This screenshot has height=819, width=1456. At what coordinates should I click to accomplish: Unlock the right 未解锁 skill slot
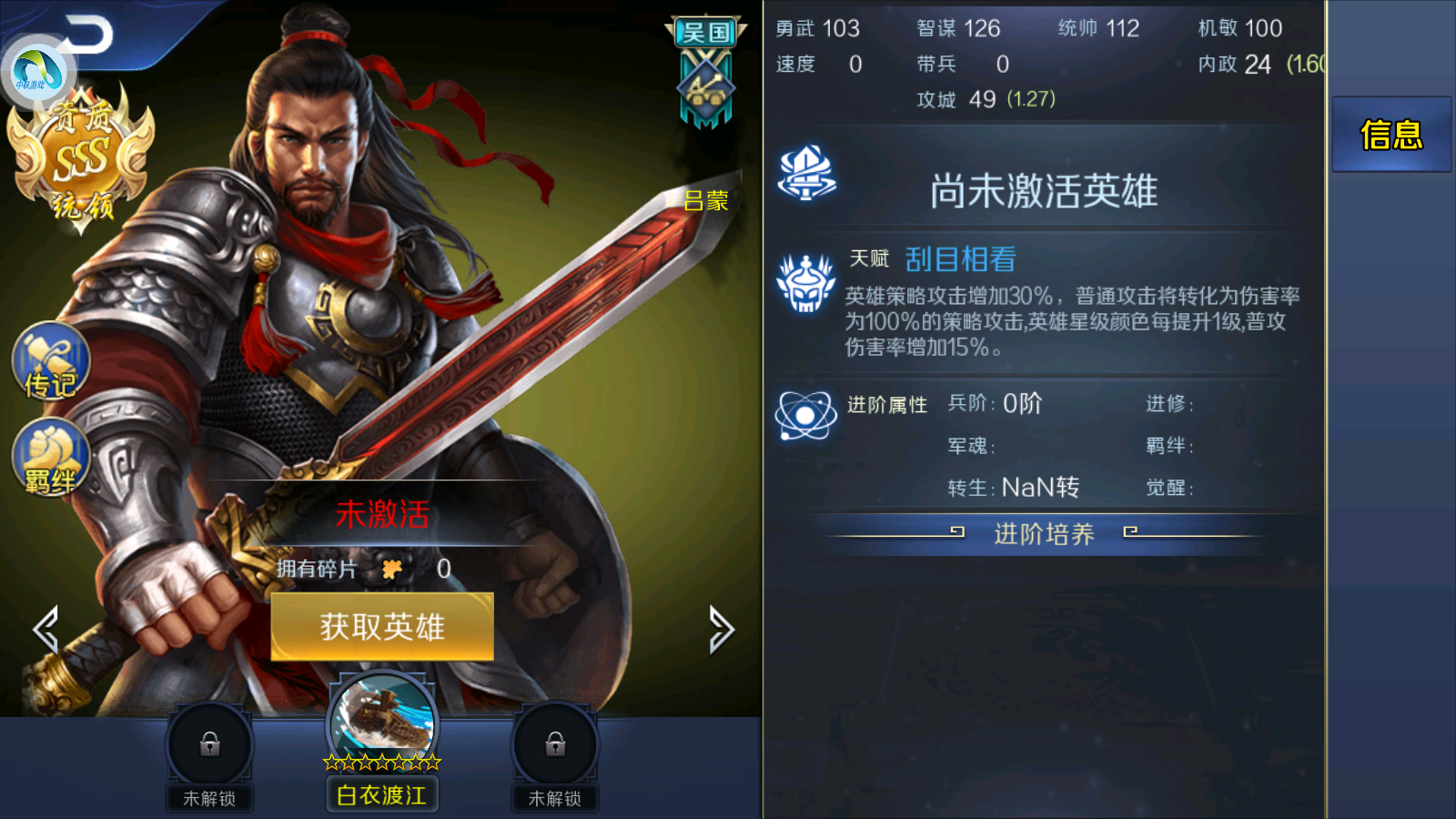coord(555,744)
